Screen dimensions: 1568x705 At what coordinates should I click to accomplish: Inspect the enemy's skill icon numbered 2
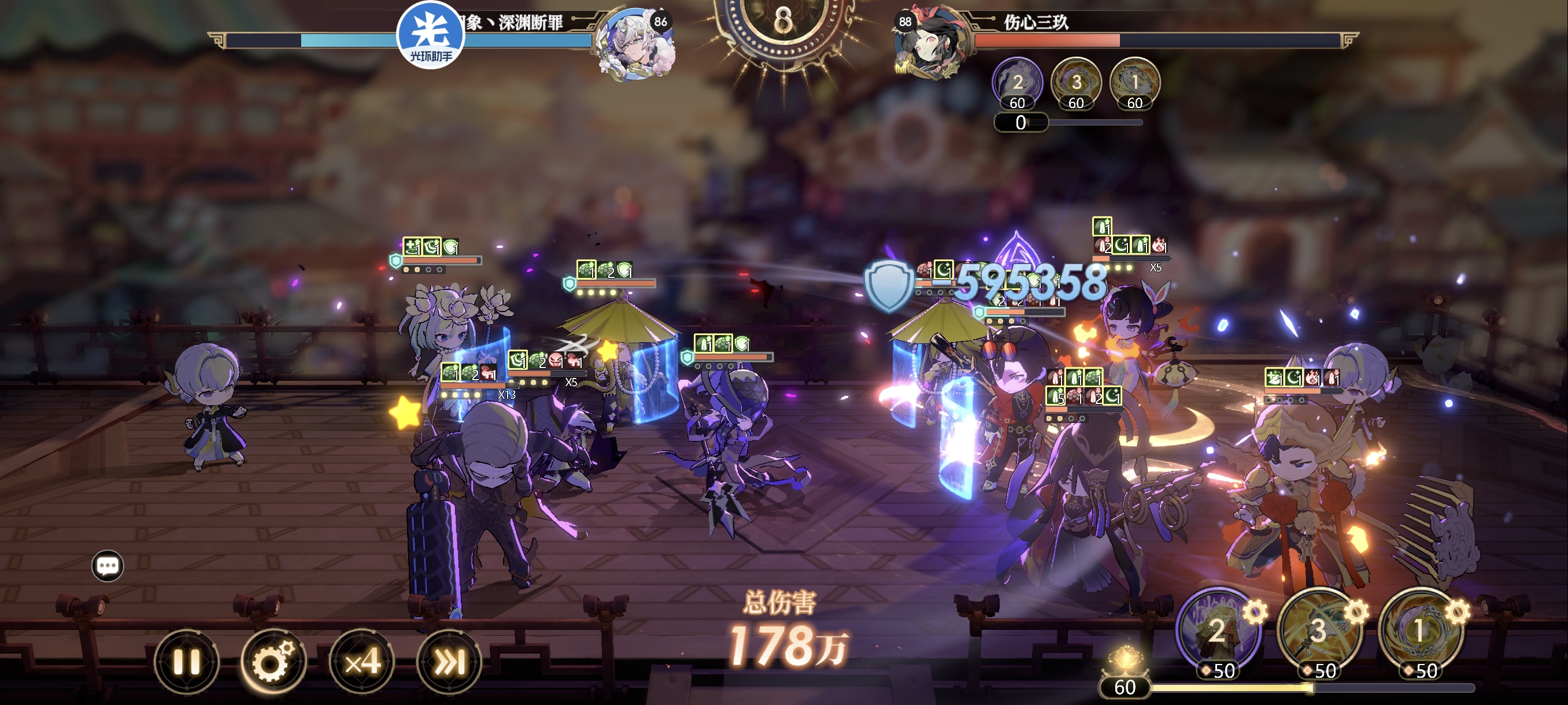pyautogui.click(x=1017, y=83)
